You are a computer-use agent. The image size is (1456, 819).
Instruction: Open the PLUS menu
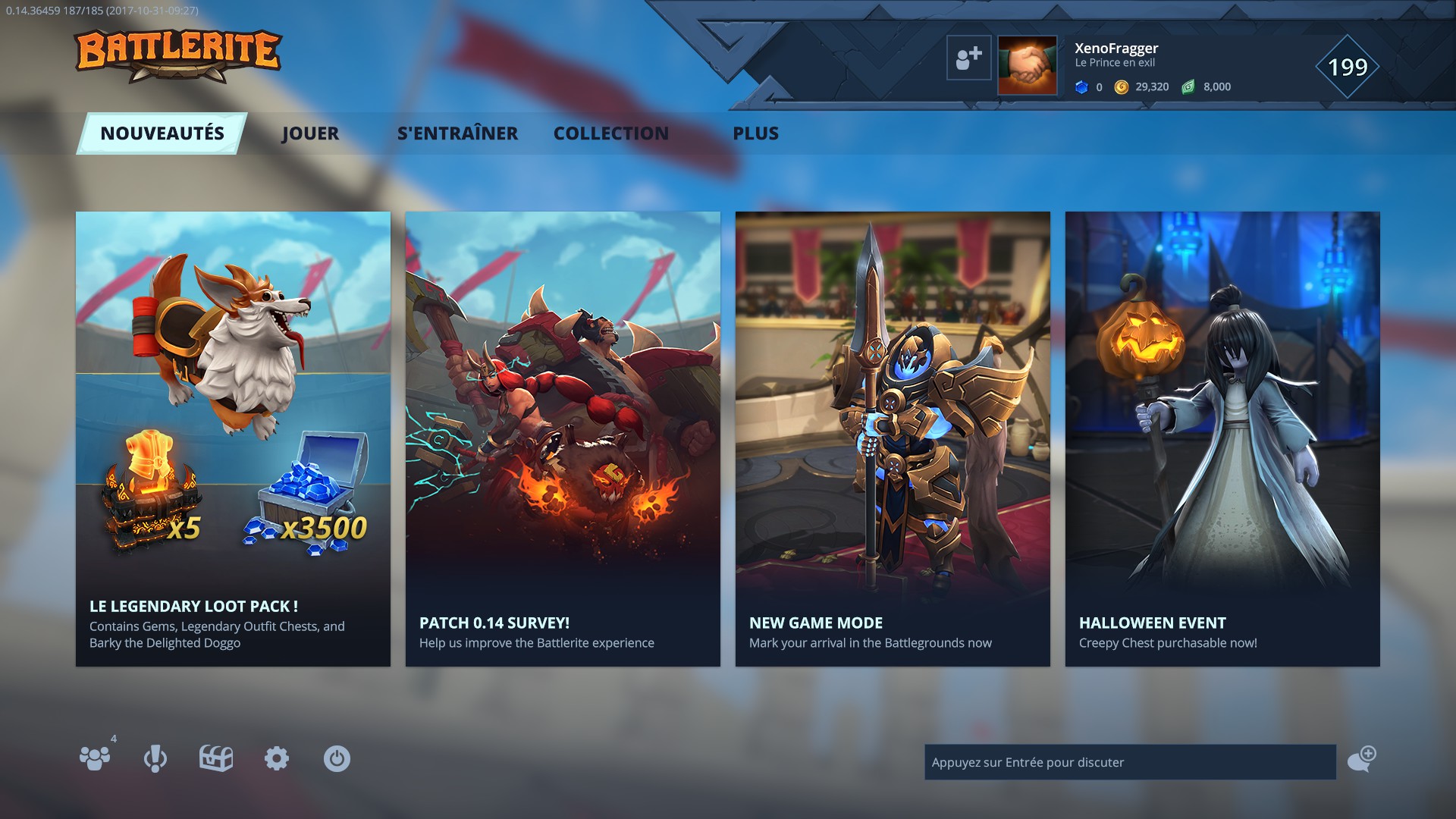click(755, 133)
